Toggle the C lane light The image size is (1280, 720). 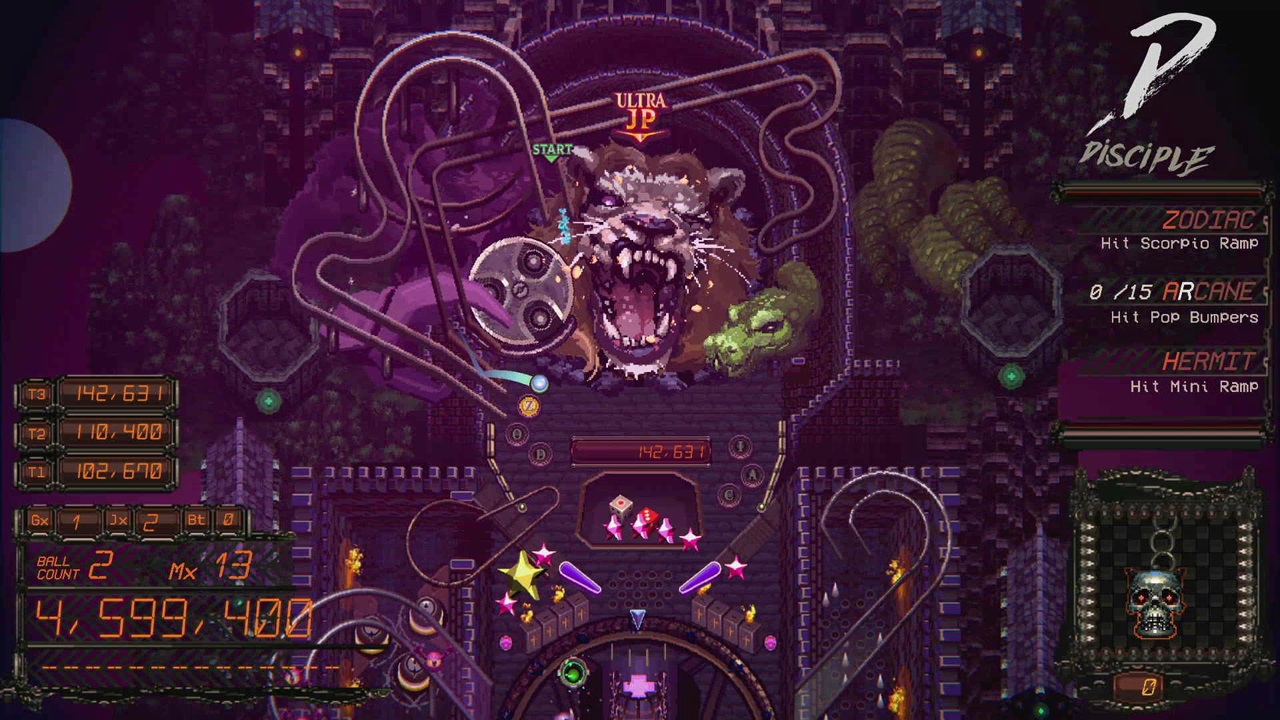731,494
